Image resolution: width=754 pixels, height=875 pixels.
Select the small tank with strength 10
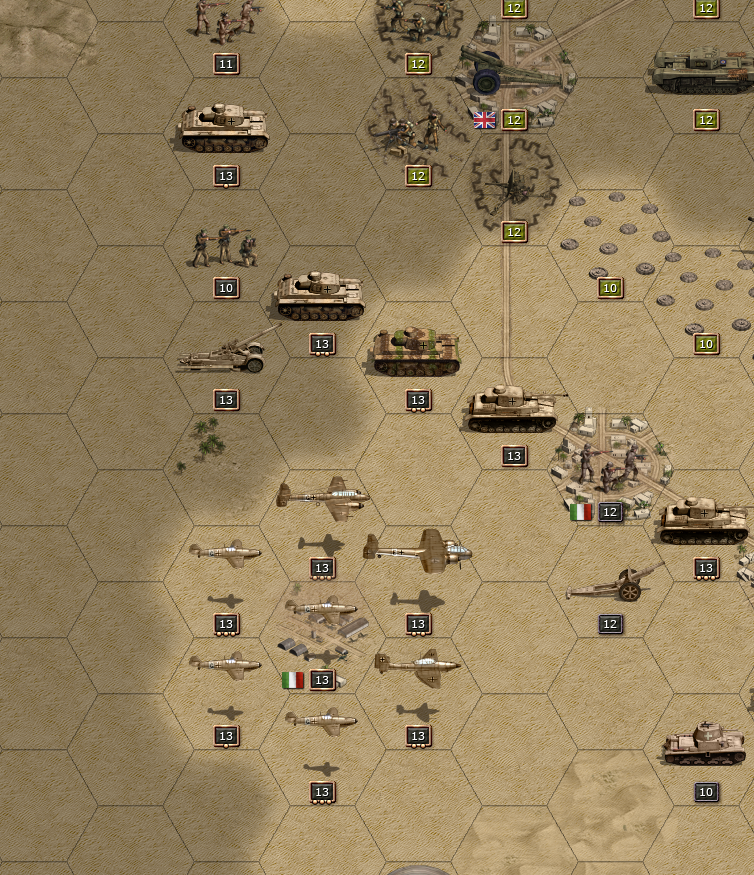tap(704, 744)
